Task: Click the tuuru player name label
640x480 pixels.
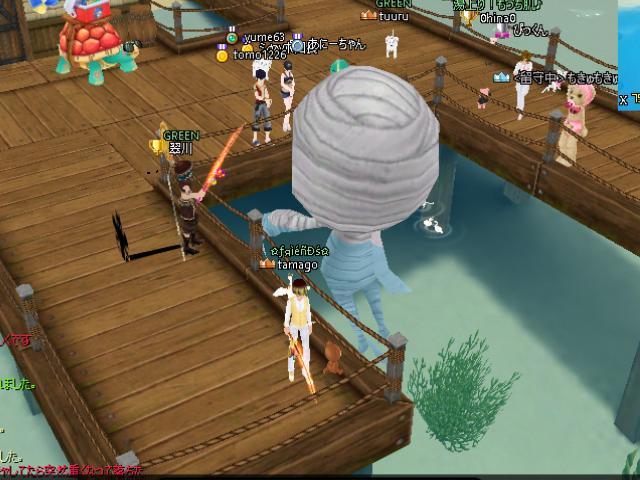Action: pos(394,15)
